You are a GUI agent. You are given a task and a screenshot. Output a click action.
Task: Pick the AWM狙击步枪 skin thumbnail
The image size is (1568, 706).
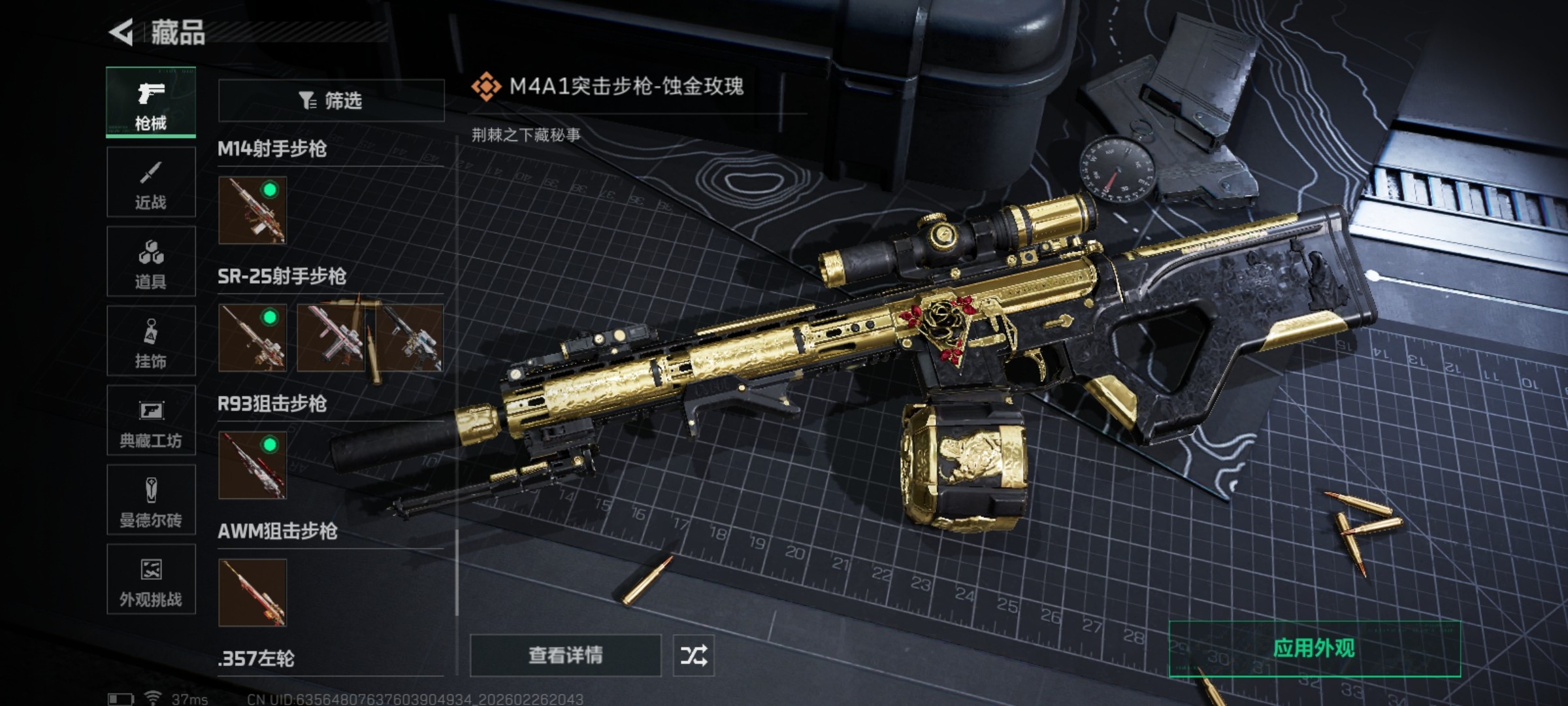(252, 593)
